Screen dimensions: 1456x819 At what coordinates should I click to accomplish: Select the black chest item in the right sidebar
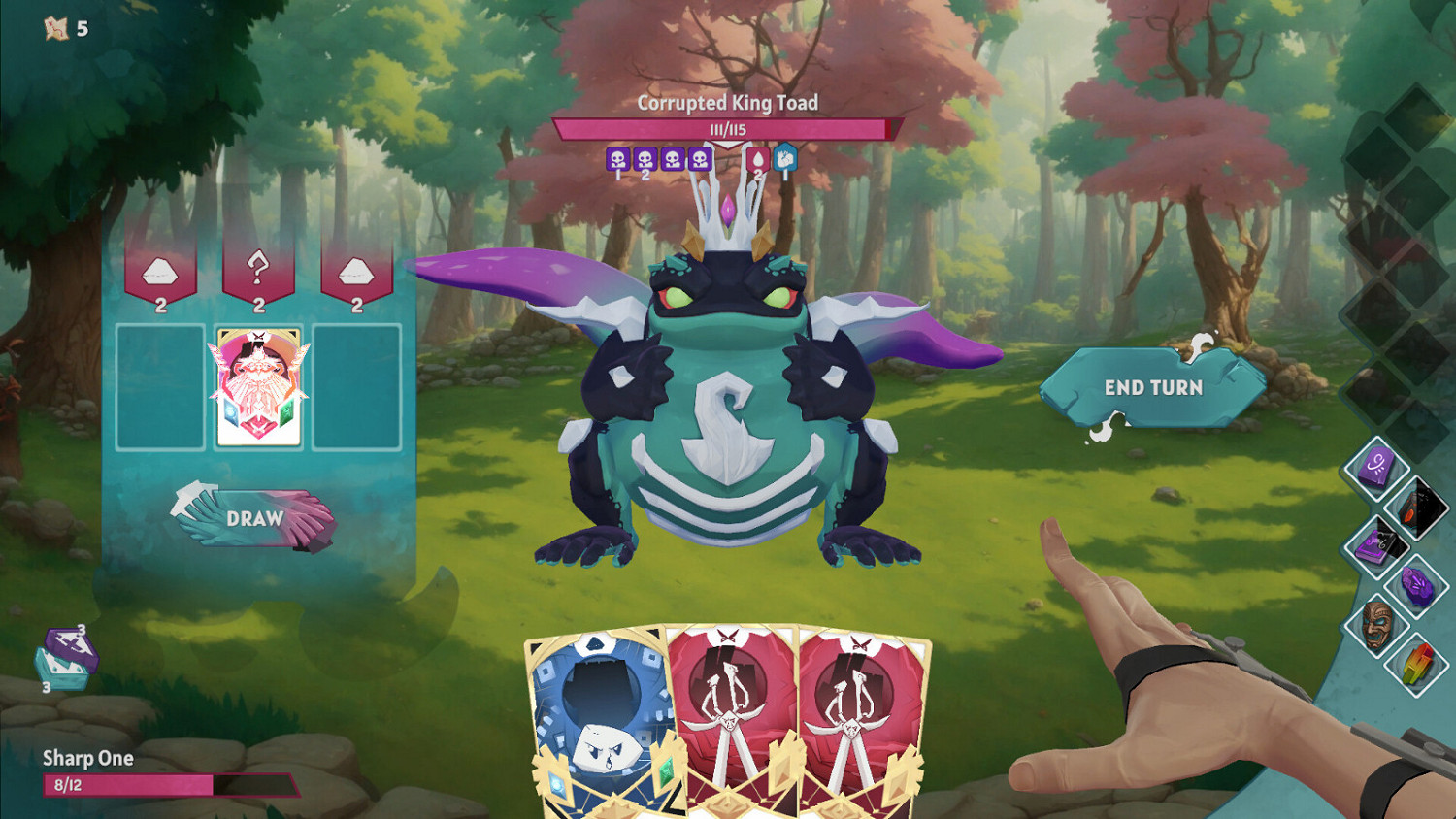(1418, 505)
